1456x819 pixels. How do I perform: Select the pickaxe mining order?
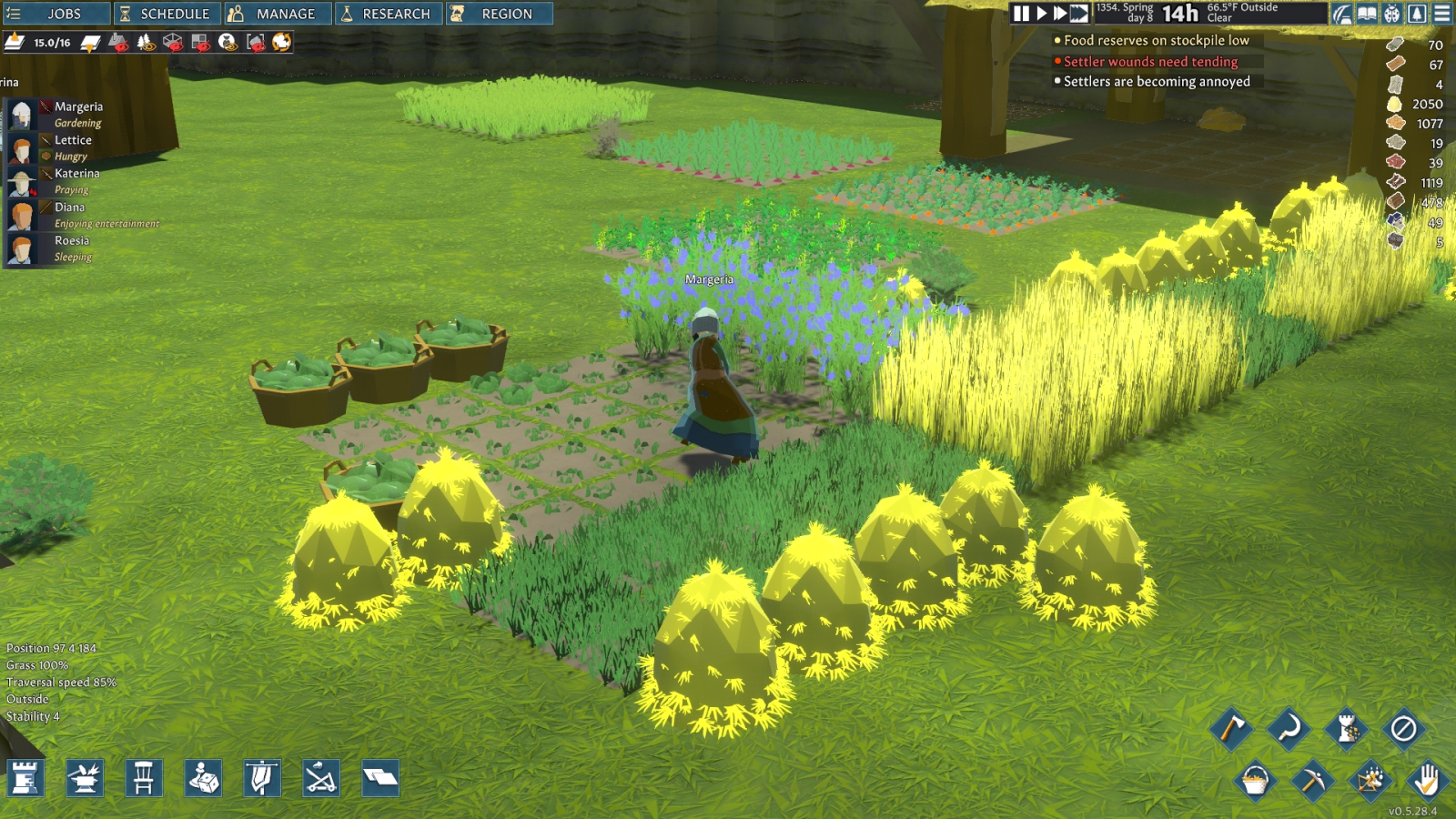(x=1312, y=780)
